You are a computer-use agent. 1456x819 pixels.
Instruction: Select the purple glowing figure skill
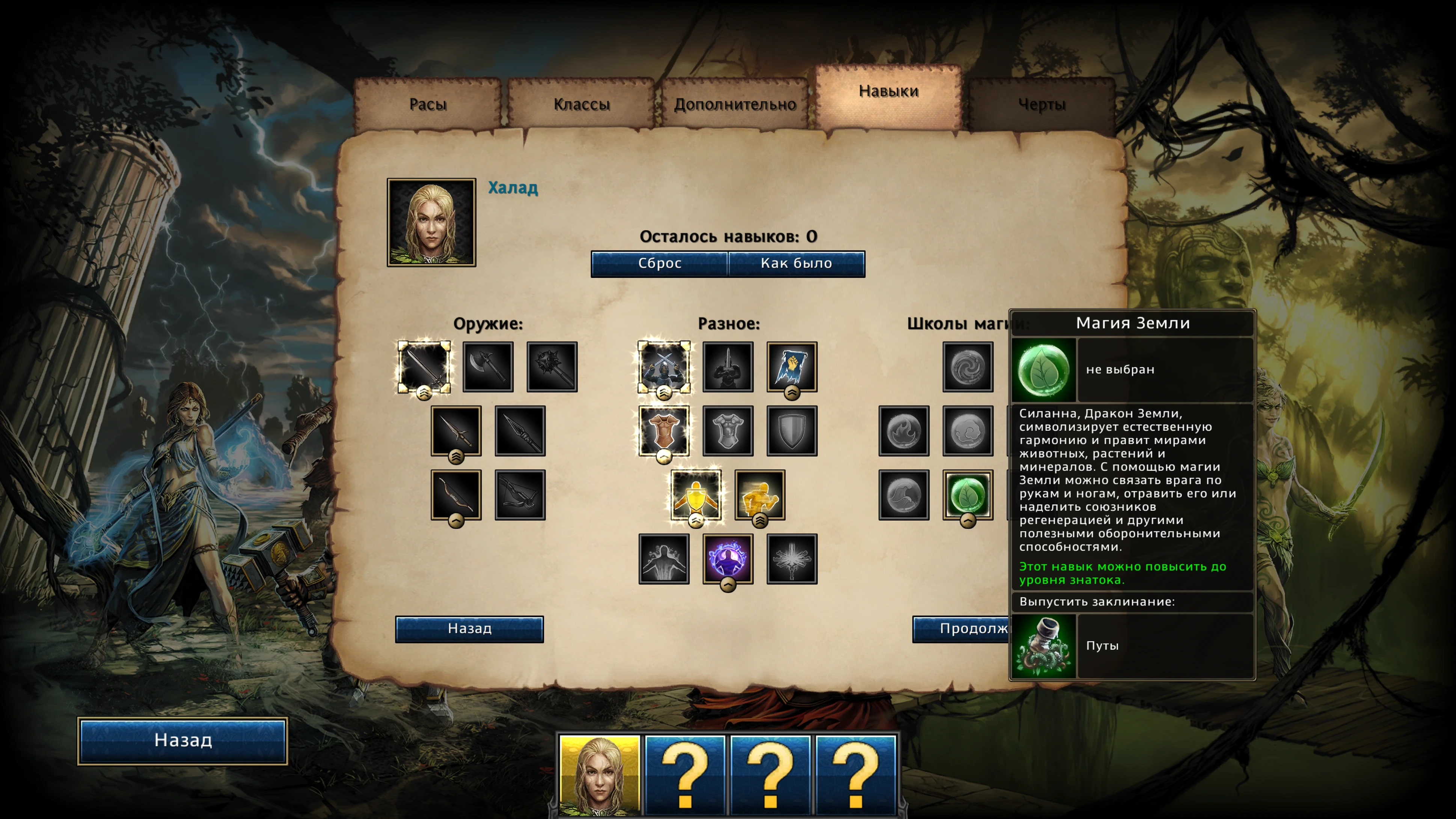tap(728, 558)
